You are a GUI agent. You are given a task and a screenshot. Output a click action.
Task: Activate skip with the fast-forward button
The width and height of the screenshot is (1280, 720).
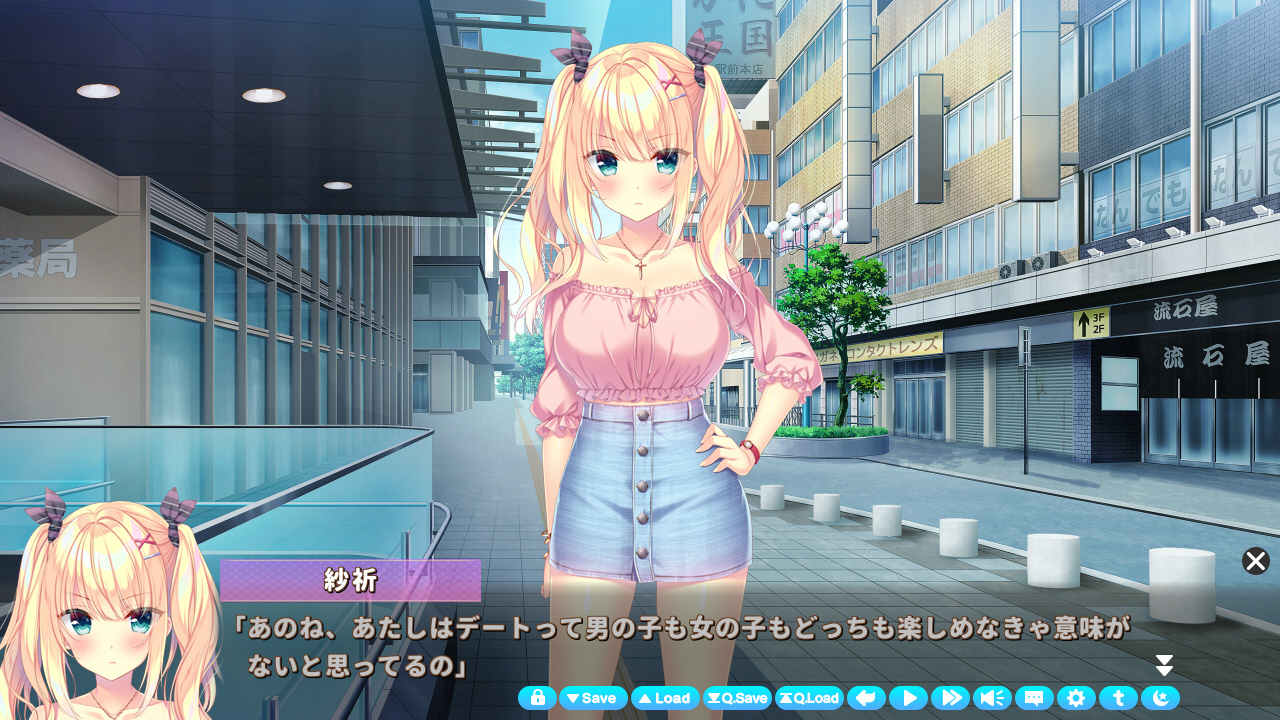[x=950, y=698]
